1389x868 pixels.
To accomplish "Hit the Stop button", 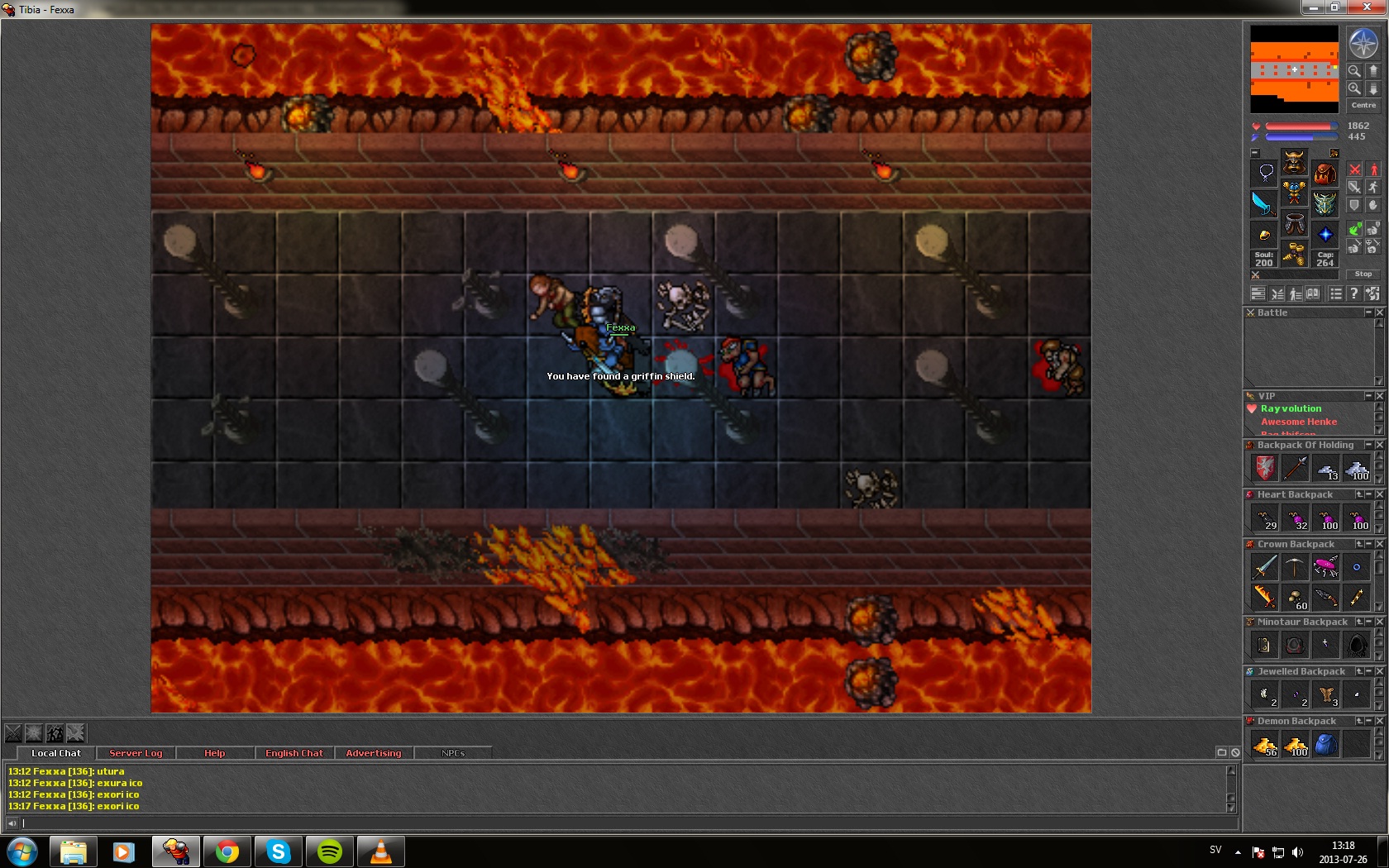I will (1363, 274).
